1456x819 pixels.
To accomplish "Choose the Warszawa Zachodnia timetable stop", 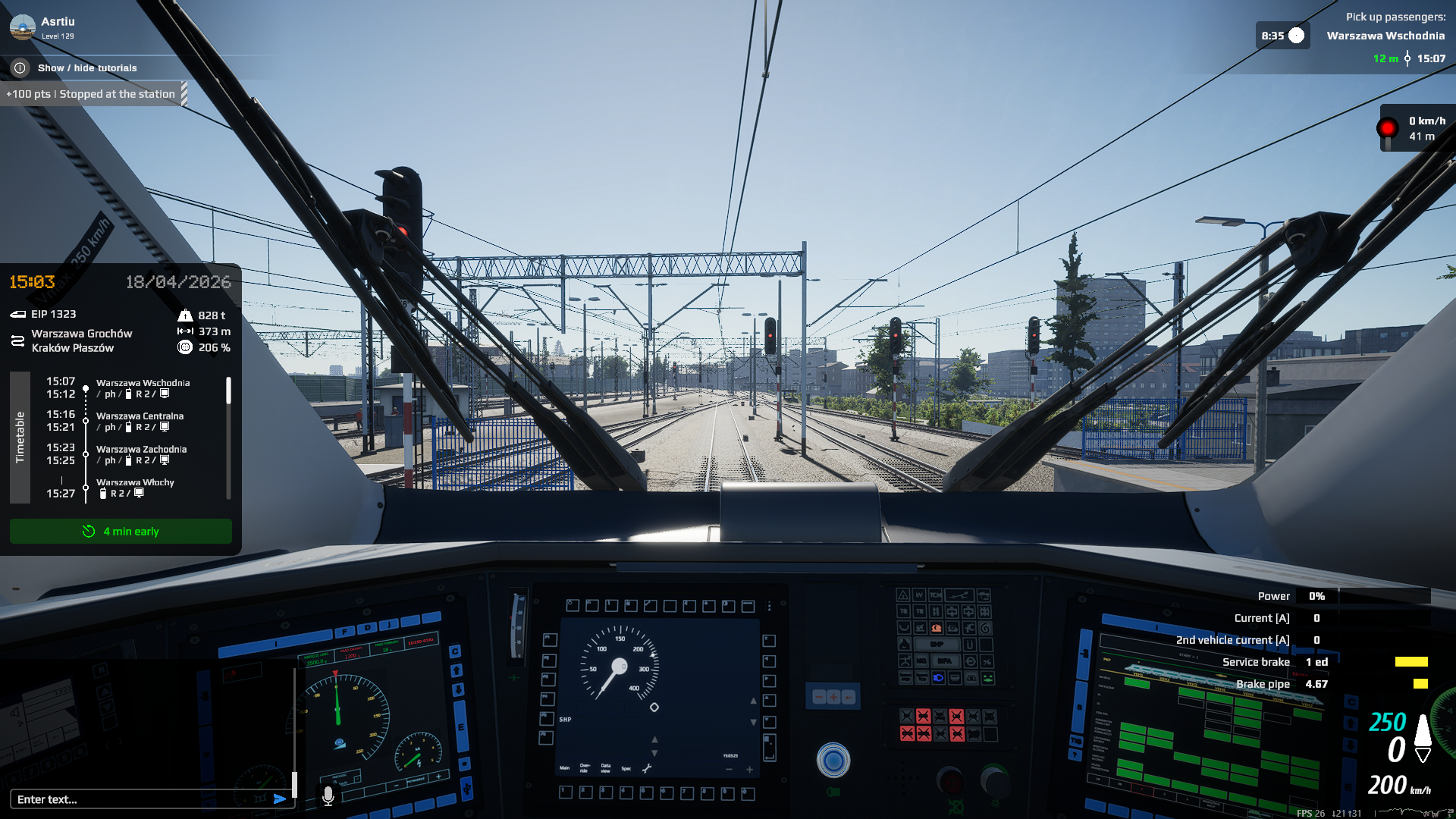I will point(141,454).
